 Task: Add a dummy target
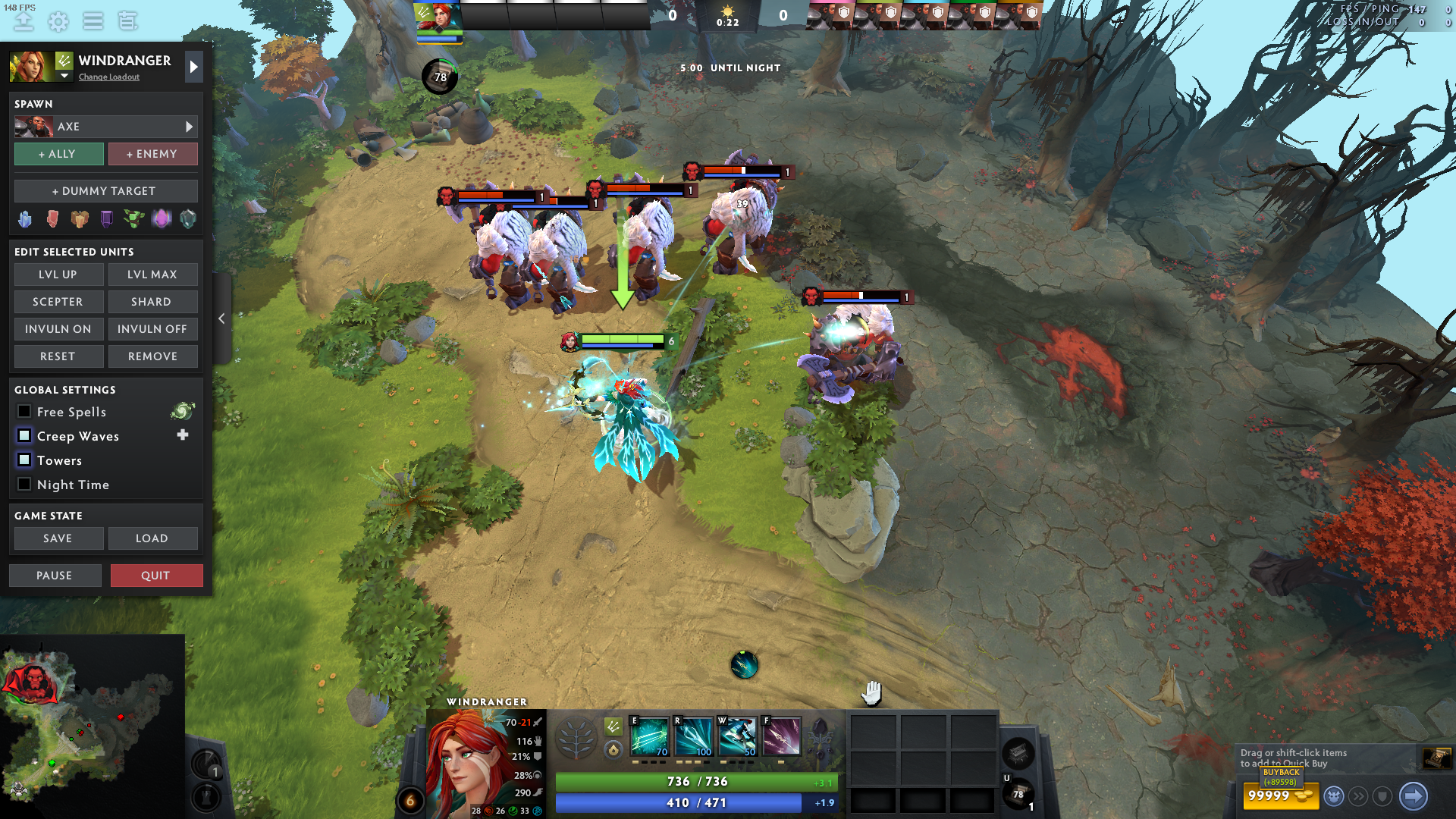pyautogui.click(x=105, y=191)
